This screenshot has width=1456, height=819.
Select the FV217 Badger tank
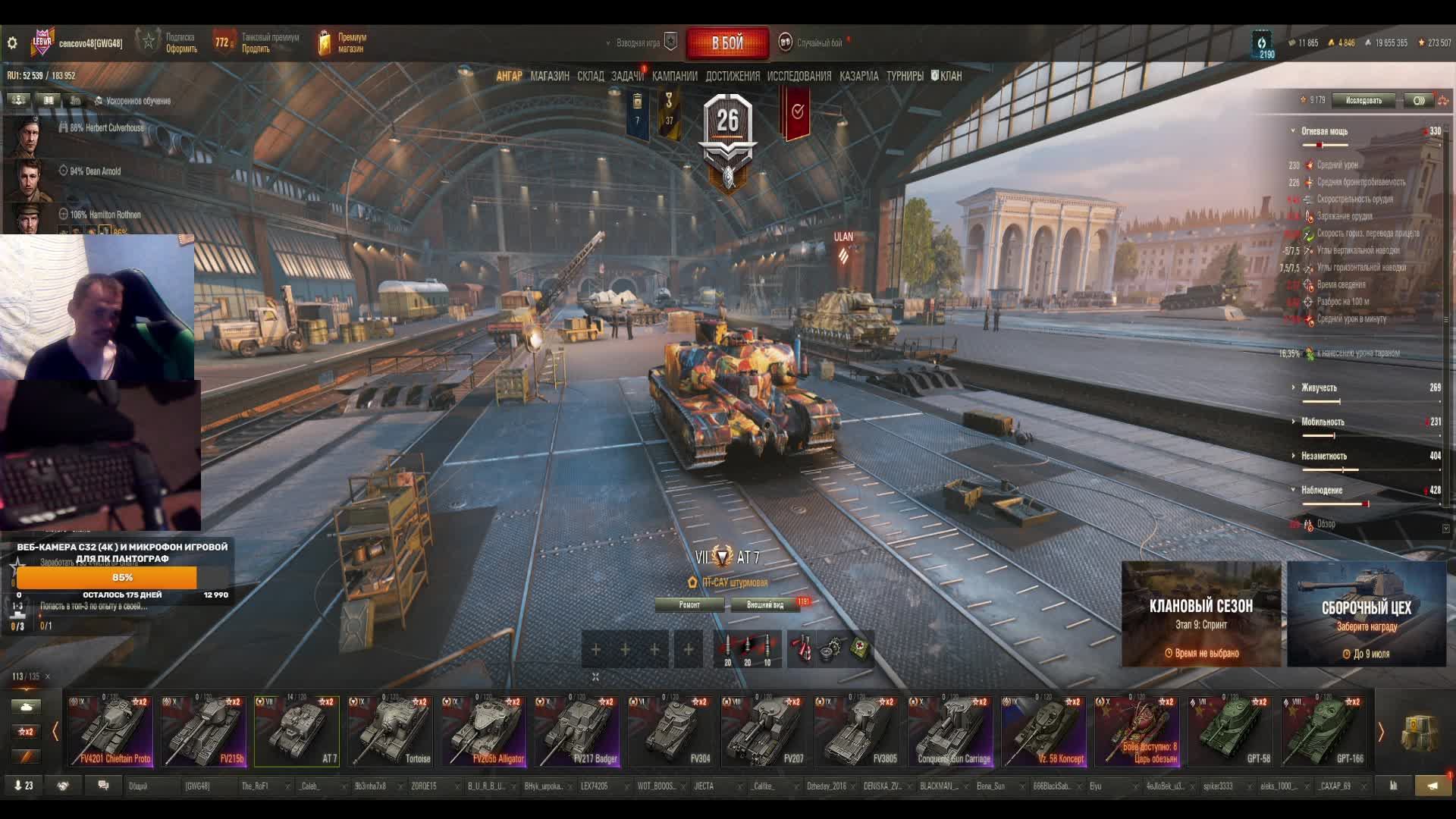(x=576, y=731)
